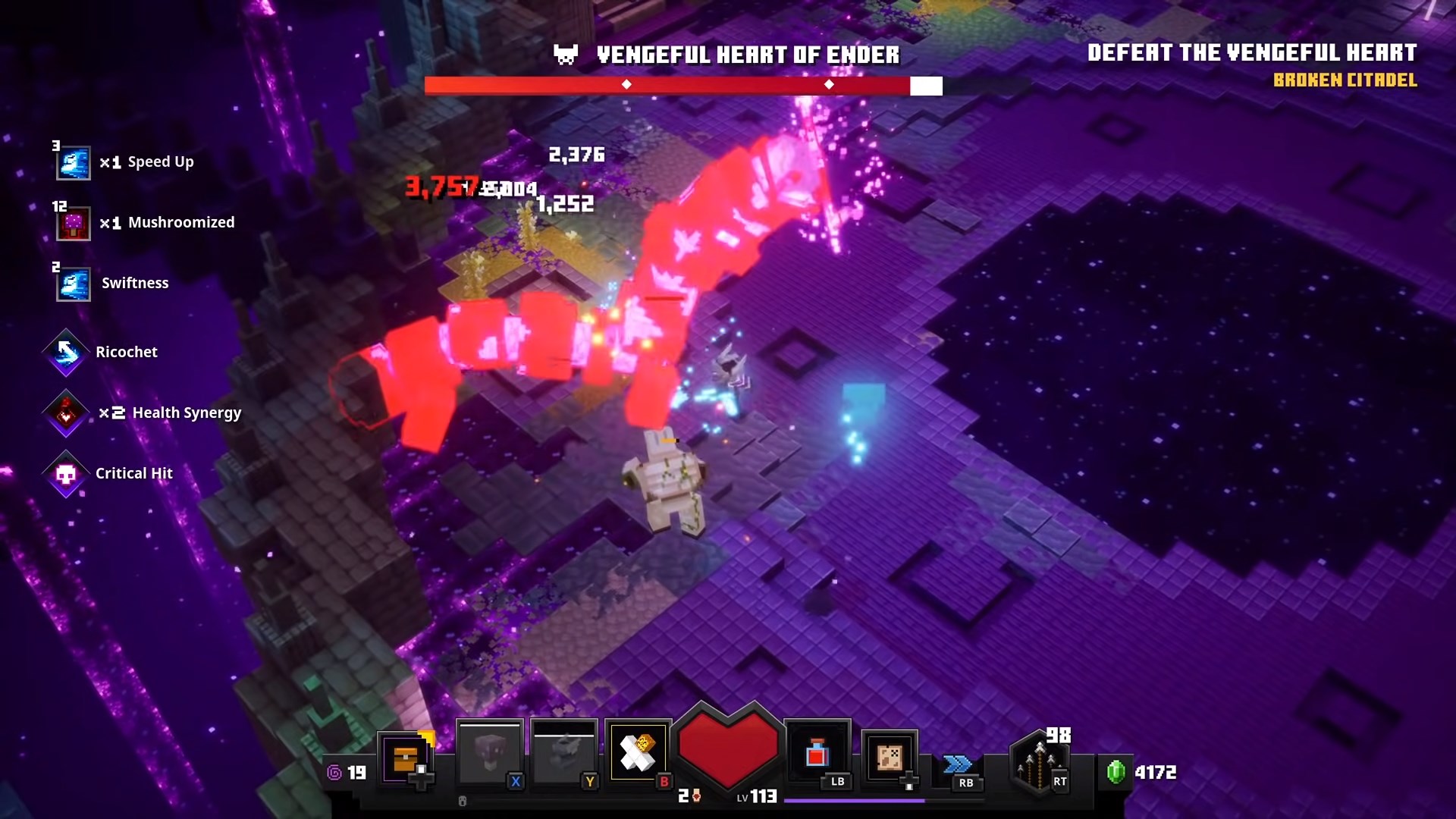The height and width of the screenshot is (819, 1456).
Task: Click the Defeat the Vengeful Heart objective
Action: [1251, 53]
